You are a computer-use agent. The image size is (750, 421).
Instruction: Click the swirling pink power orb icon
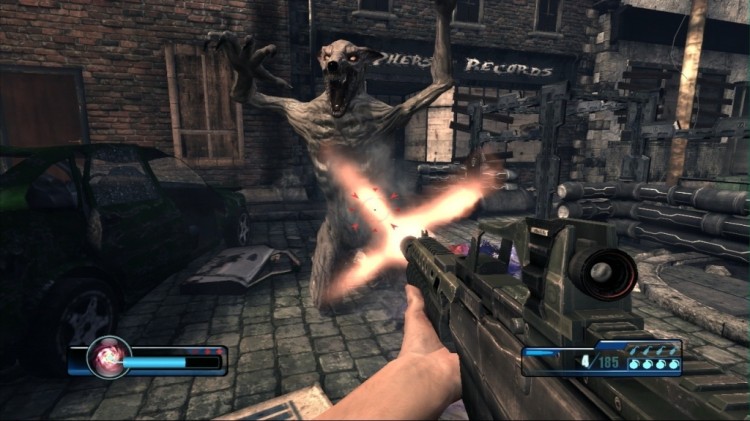(x=106, y=357)
